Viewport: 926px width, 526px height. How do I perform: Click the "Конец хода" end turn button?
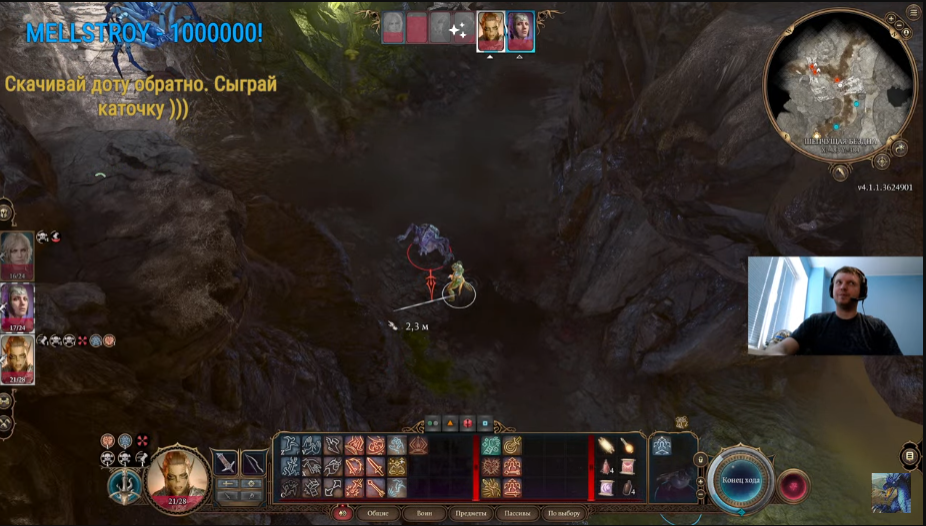point(740,480)
